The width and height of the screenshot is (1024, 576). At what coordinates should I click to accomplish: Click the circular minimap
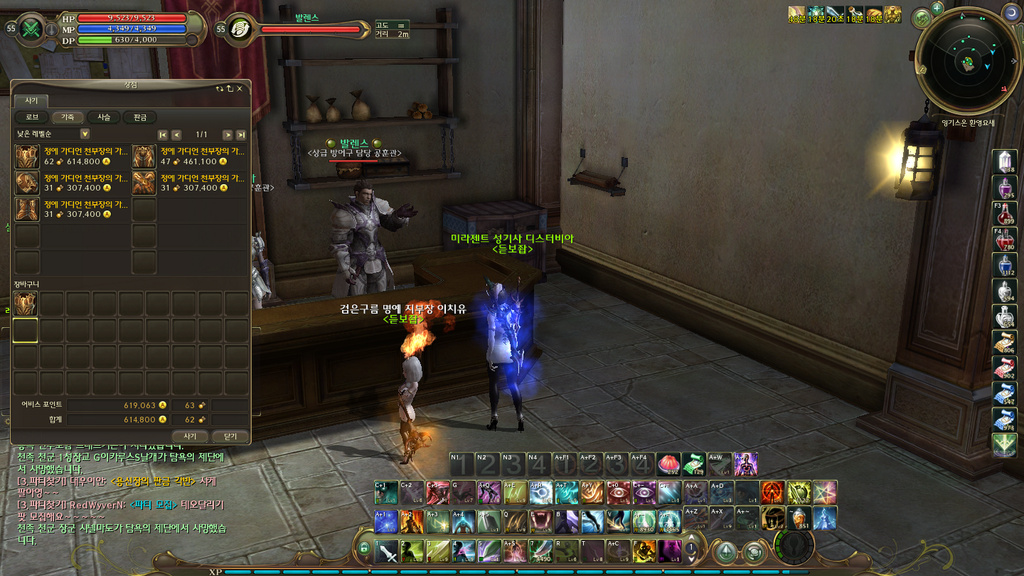click(968, 62)
